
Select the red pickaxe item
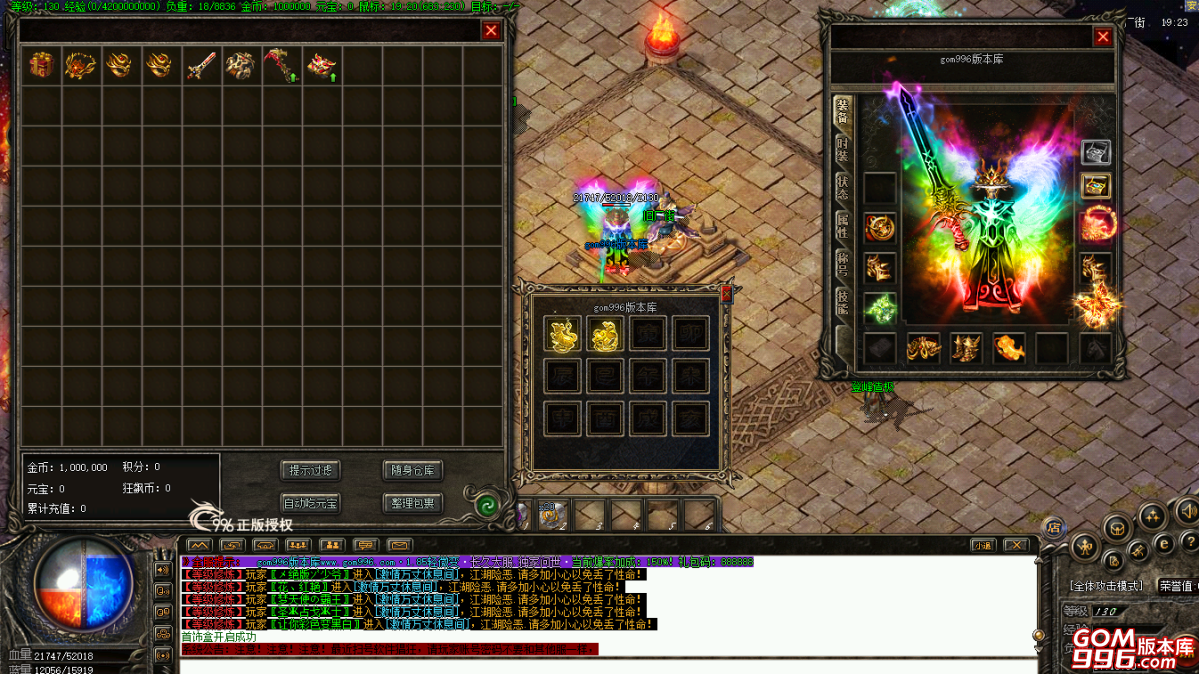(280, 67)
